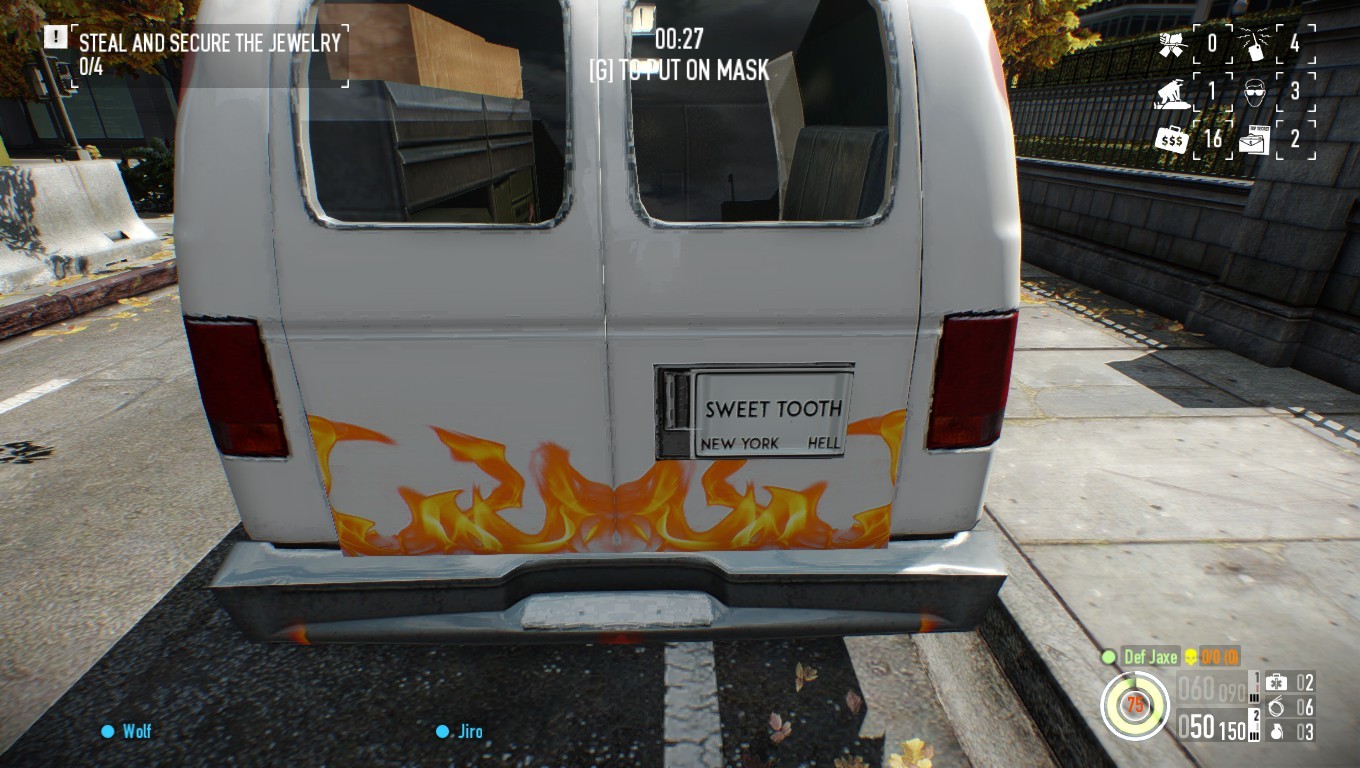Select the sneaking thief with loot bag icon
Image resolution: width=1360 pixels, height=768 pixels.
(x=1171, y=94)
